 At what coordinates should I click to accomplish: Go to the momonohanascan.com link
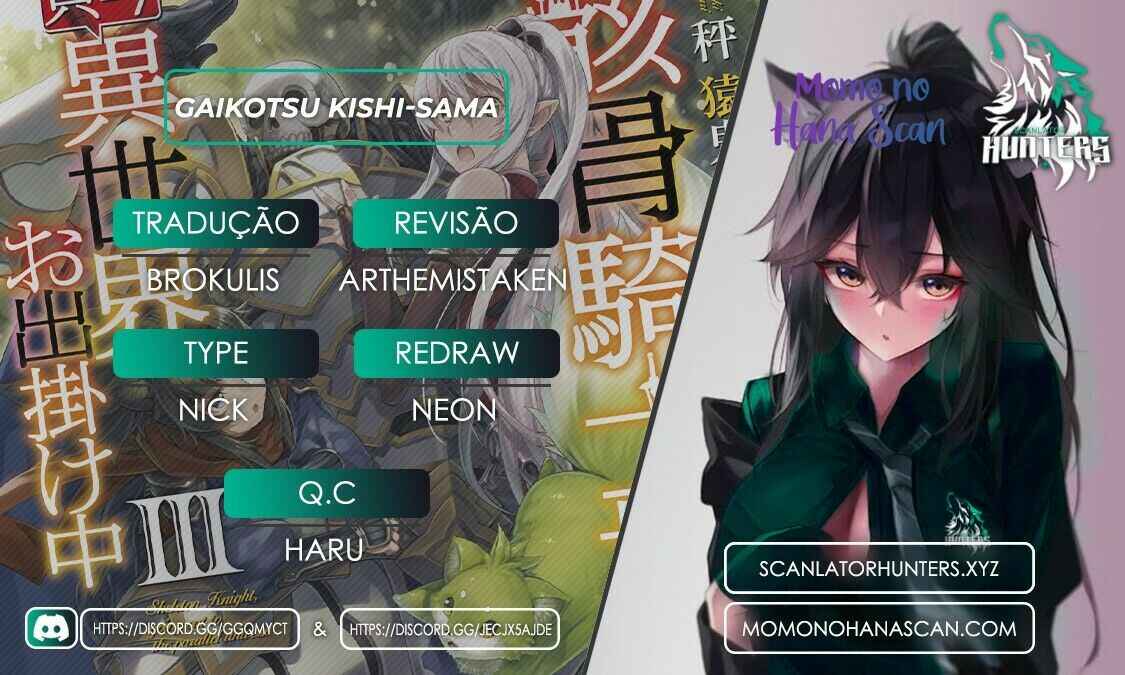[879, 628]
